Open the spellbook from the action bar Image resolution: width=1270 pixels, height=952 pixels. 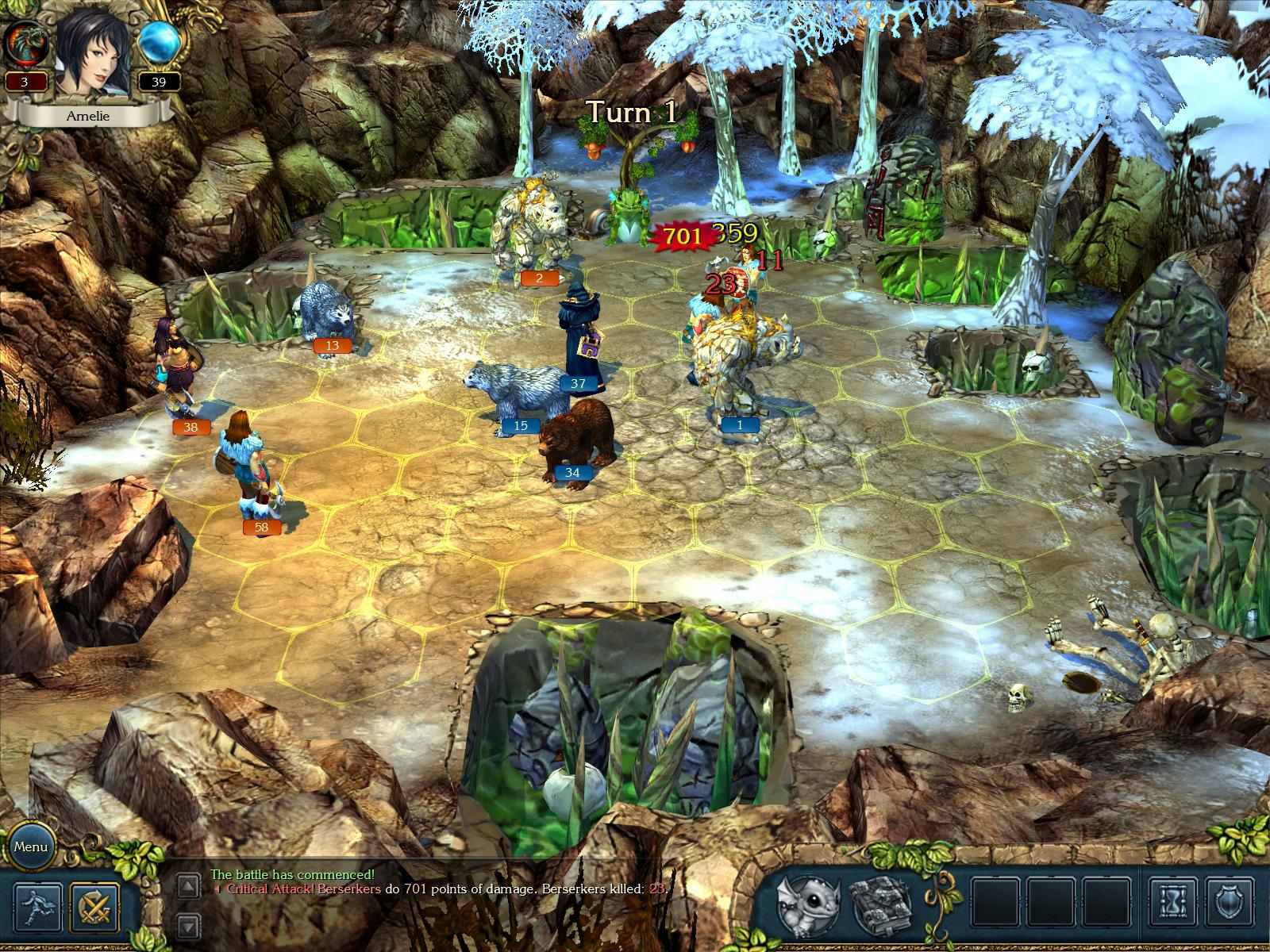pos(878,905)
